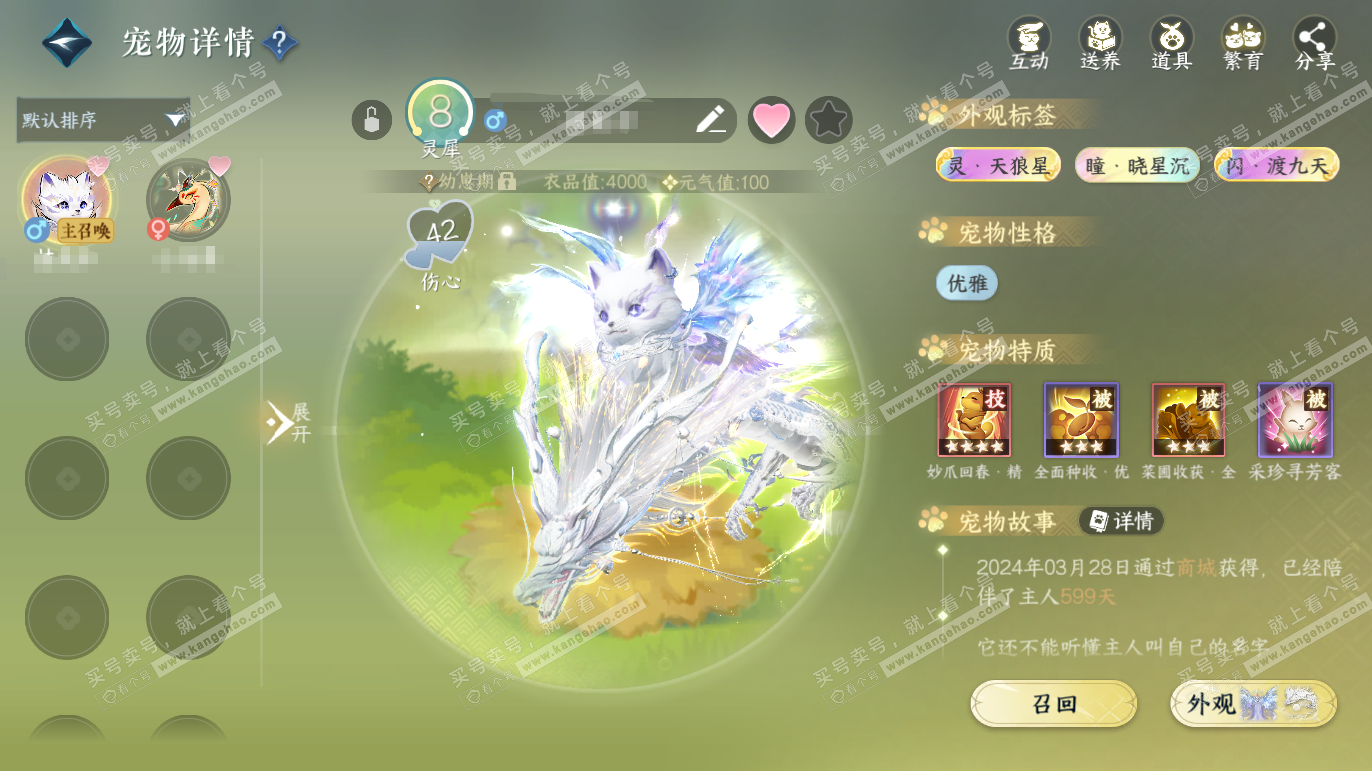
Task: View the 采珍寻芳客 passive trait
Action: pos(1295,420)
